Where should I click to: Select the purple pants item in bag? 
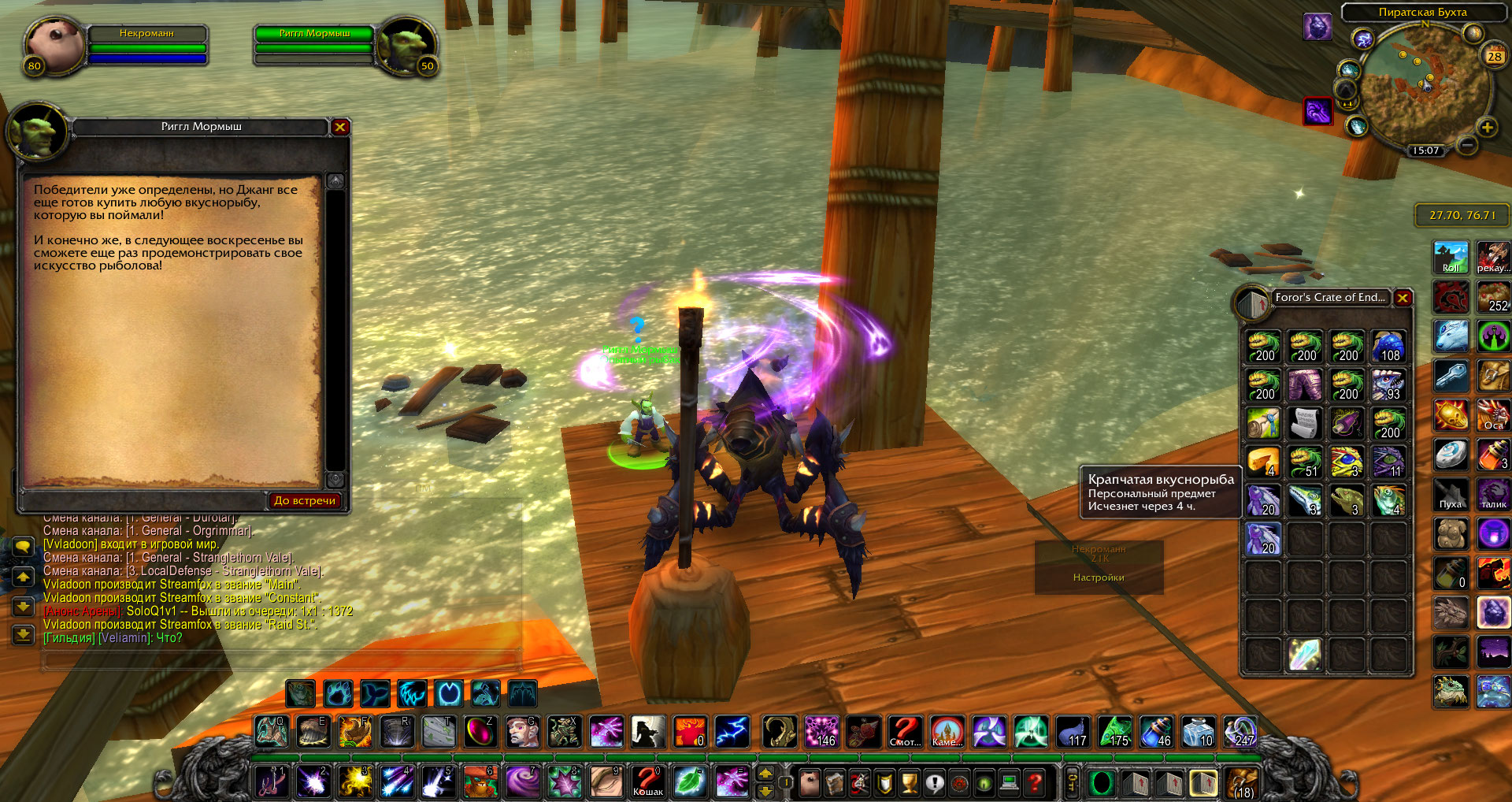coord(1305,386)
